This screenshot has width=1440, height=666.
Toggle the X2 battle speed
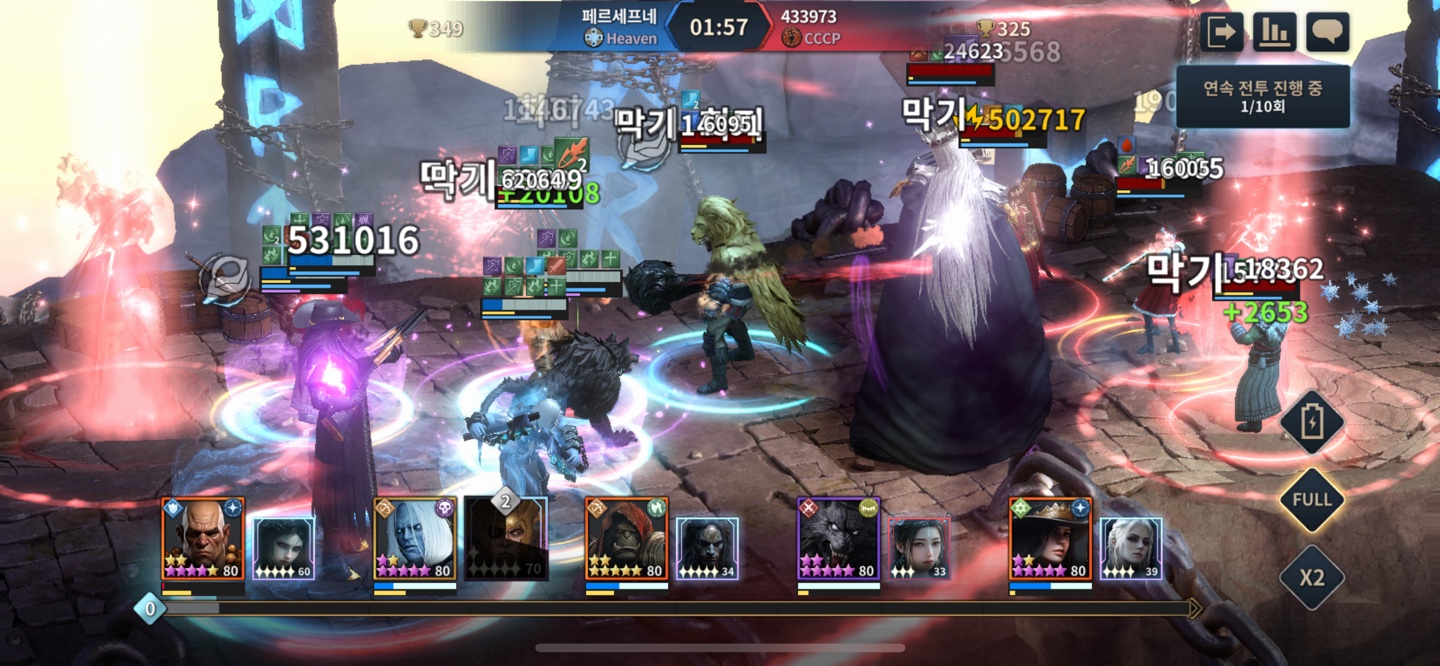pyautogui.click(x=1311, y=577)
